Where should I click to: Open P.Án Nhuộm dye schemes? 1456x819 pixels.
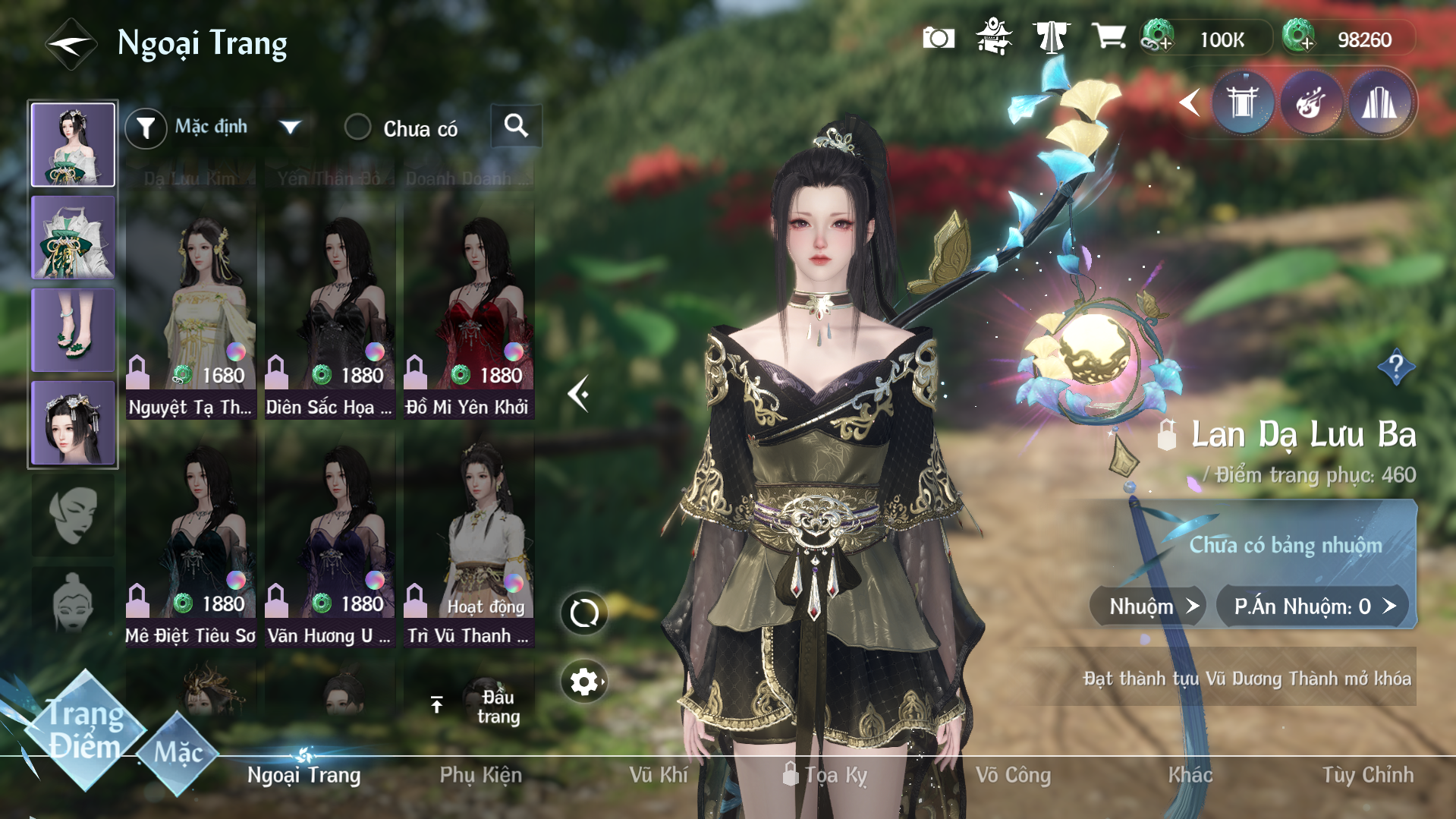pyautogui.click(x=1313, y=606)
